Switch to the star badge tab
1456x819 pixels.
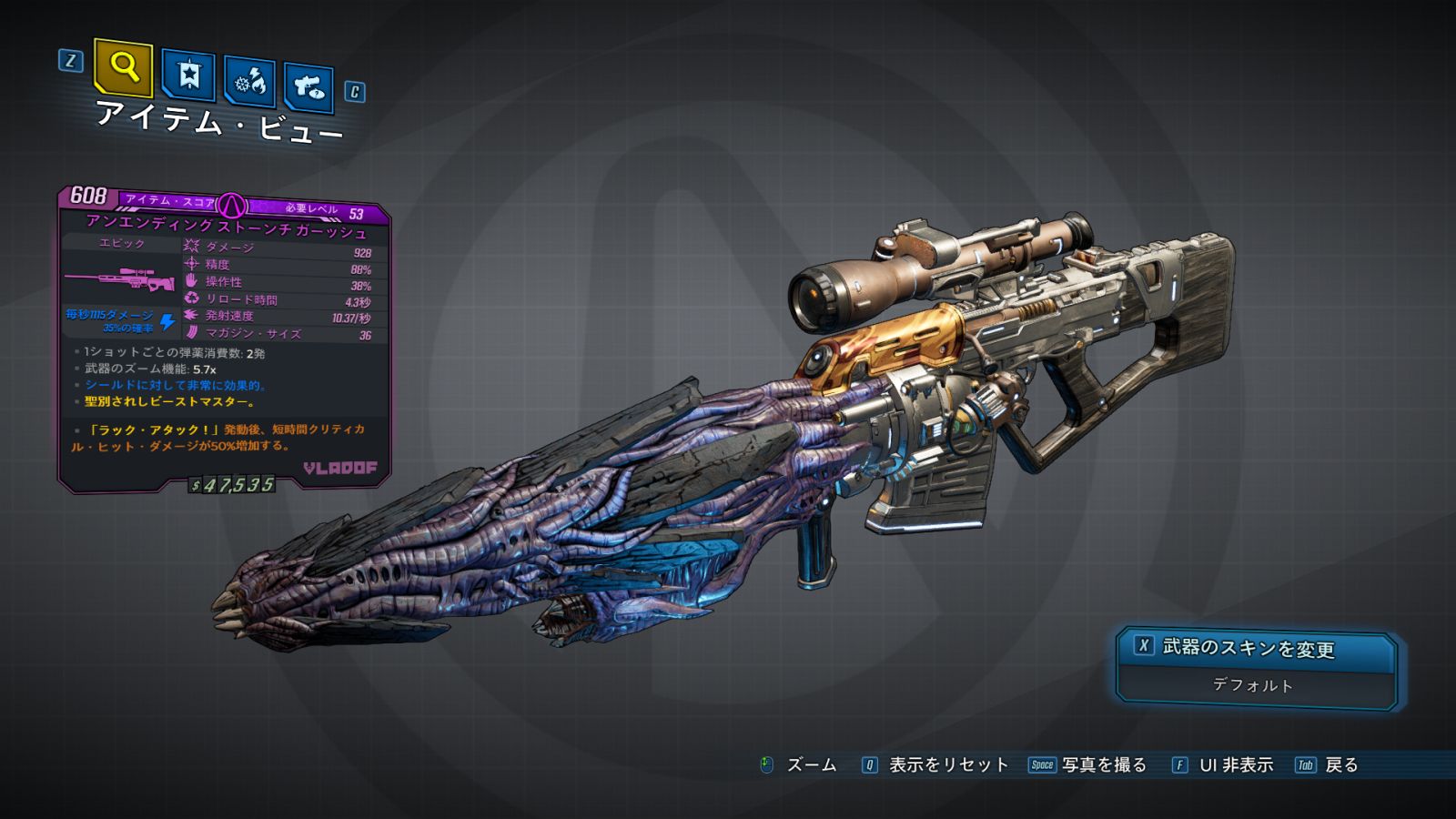tap(188, 76)
